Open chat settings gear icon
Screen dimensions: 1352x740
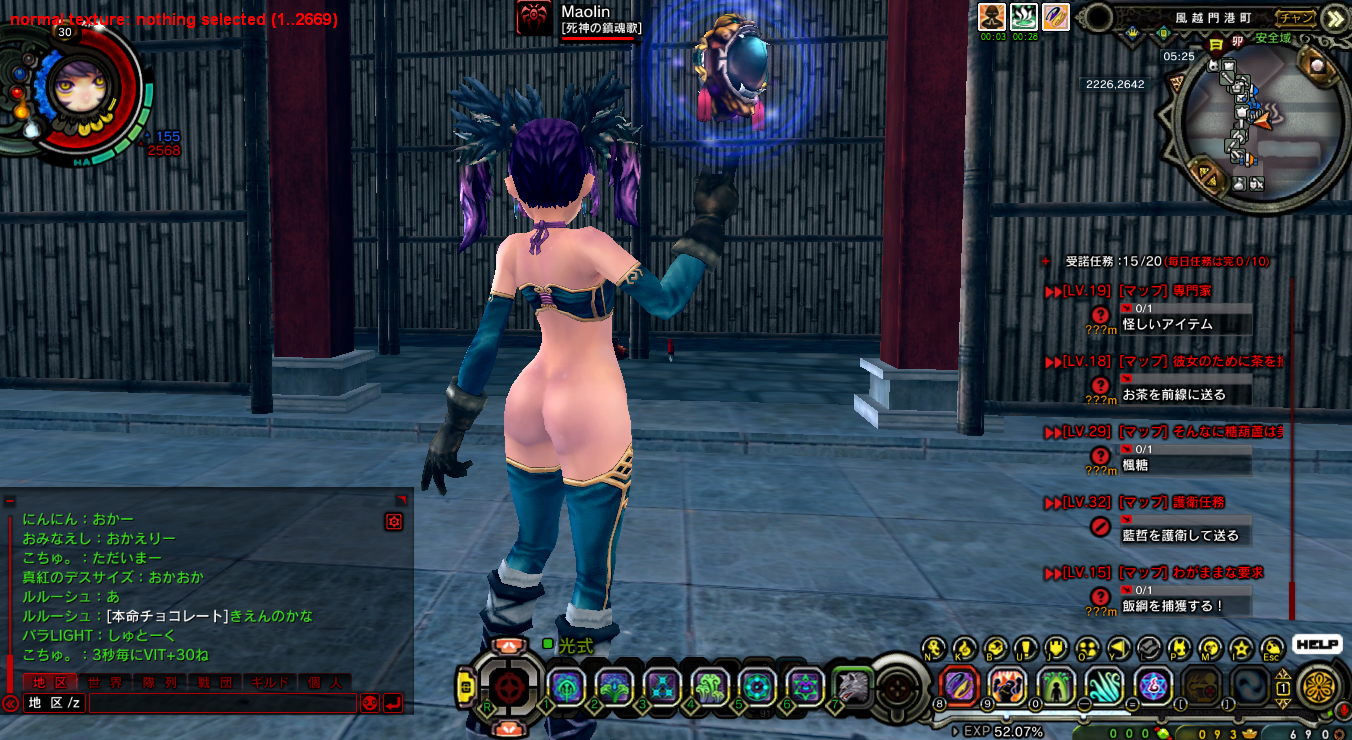tap(393, 521)
